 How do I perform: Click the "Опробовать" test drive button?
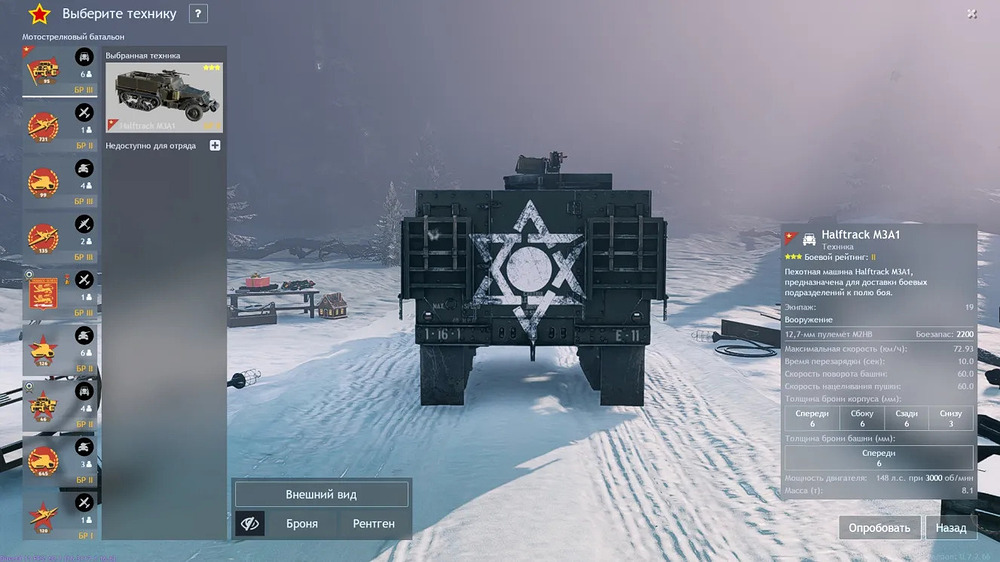pos(879,527)
